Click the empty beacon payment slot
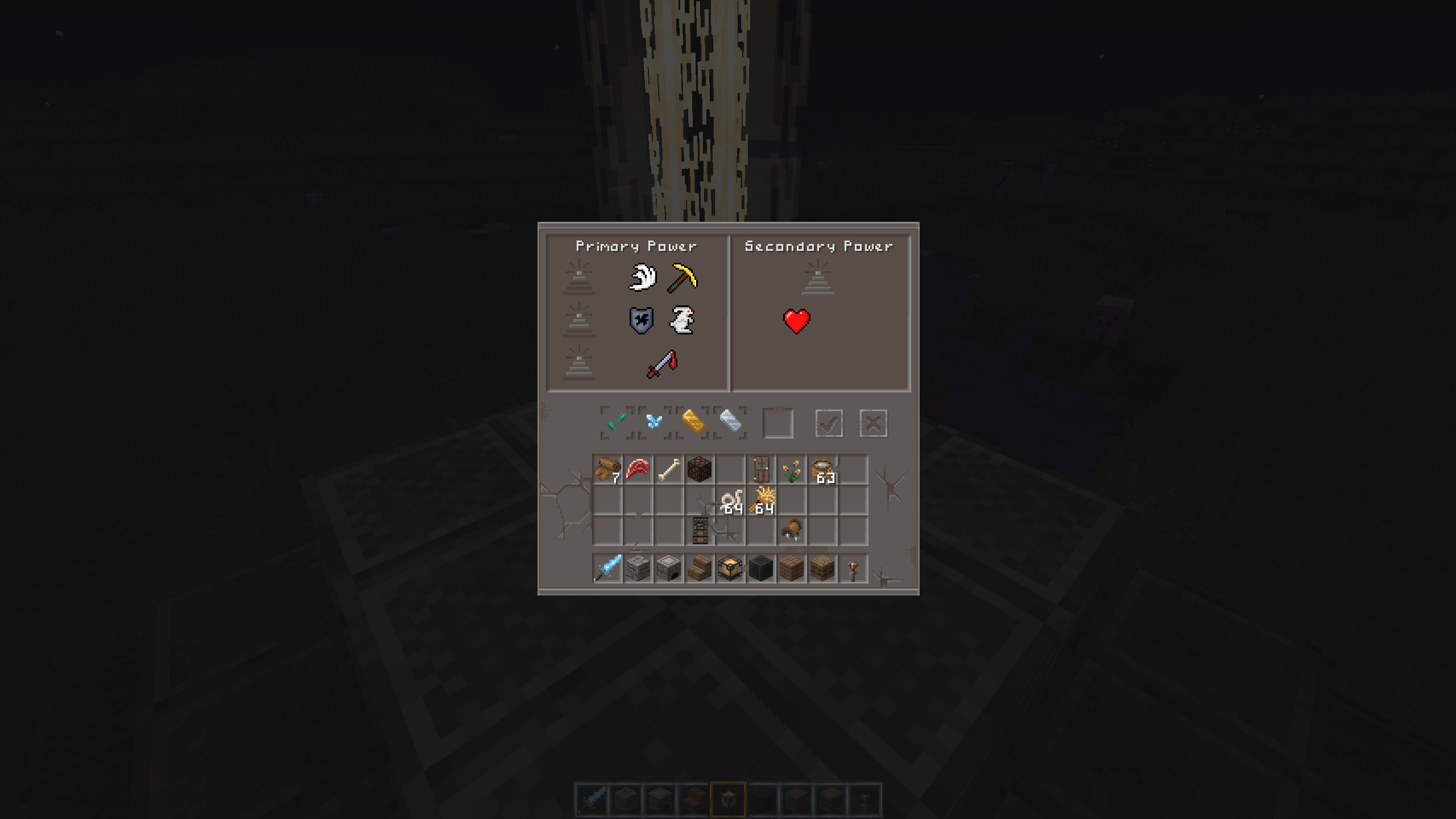 777,424
